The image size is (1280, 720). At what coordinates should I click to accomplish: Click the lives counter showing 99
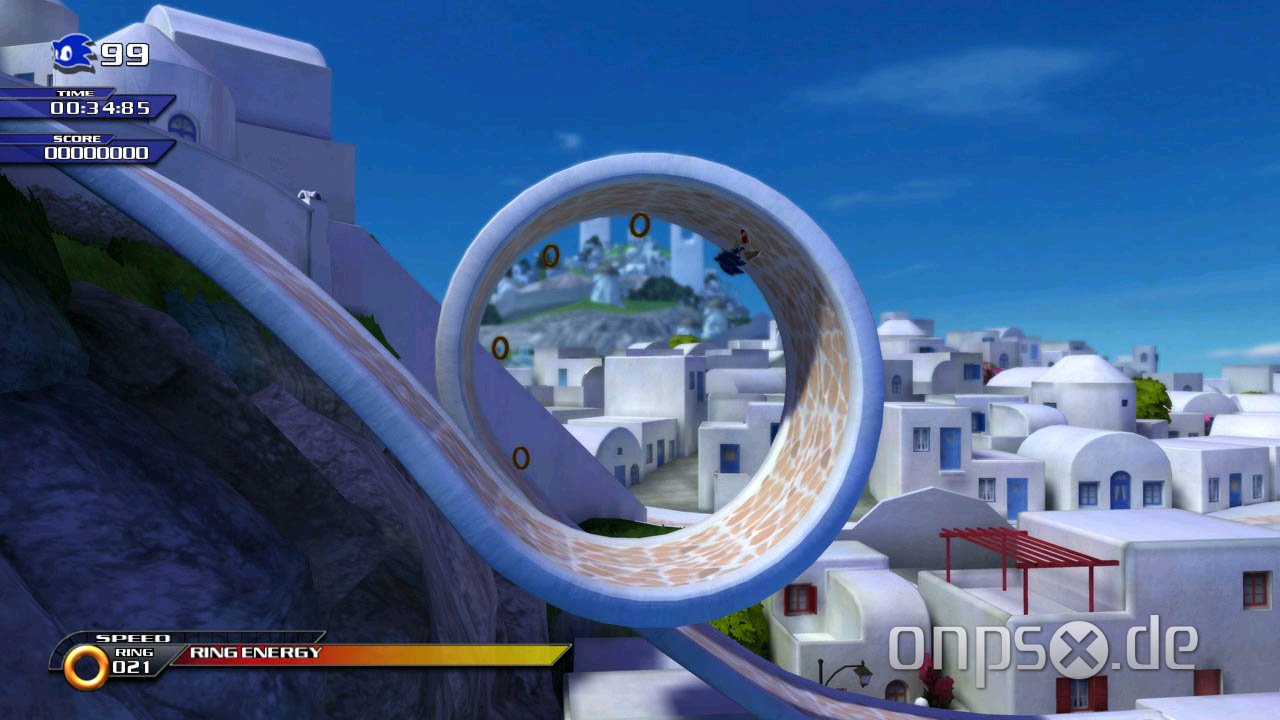click(x=125, y=56)
